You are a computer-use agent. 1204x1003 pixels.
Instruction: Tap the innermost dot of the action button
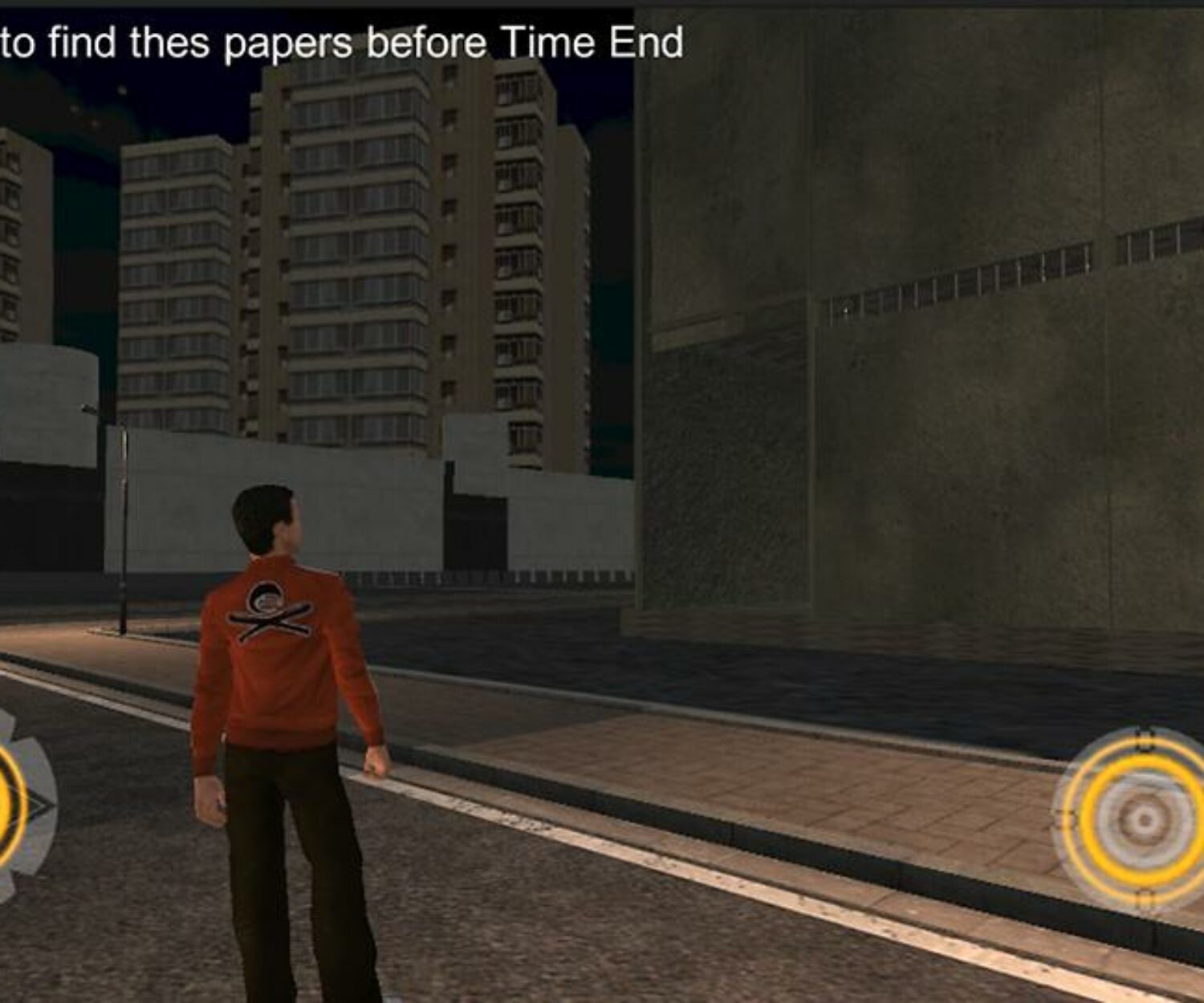[1144, 818]
